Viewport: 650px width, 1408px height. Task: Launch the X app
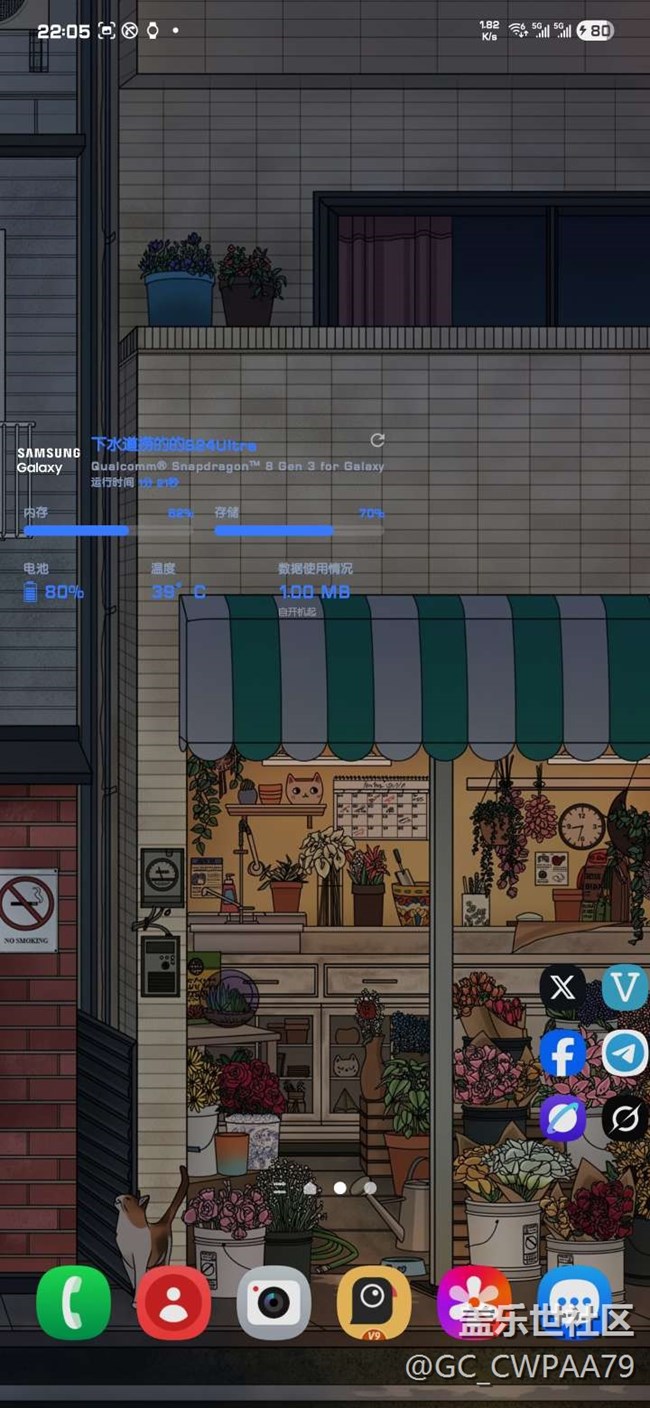point(563,988)
